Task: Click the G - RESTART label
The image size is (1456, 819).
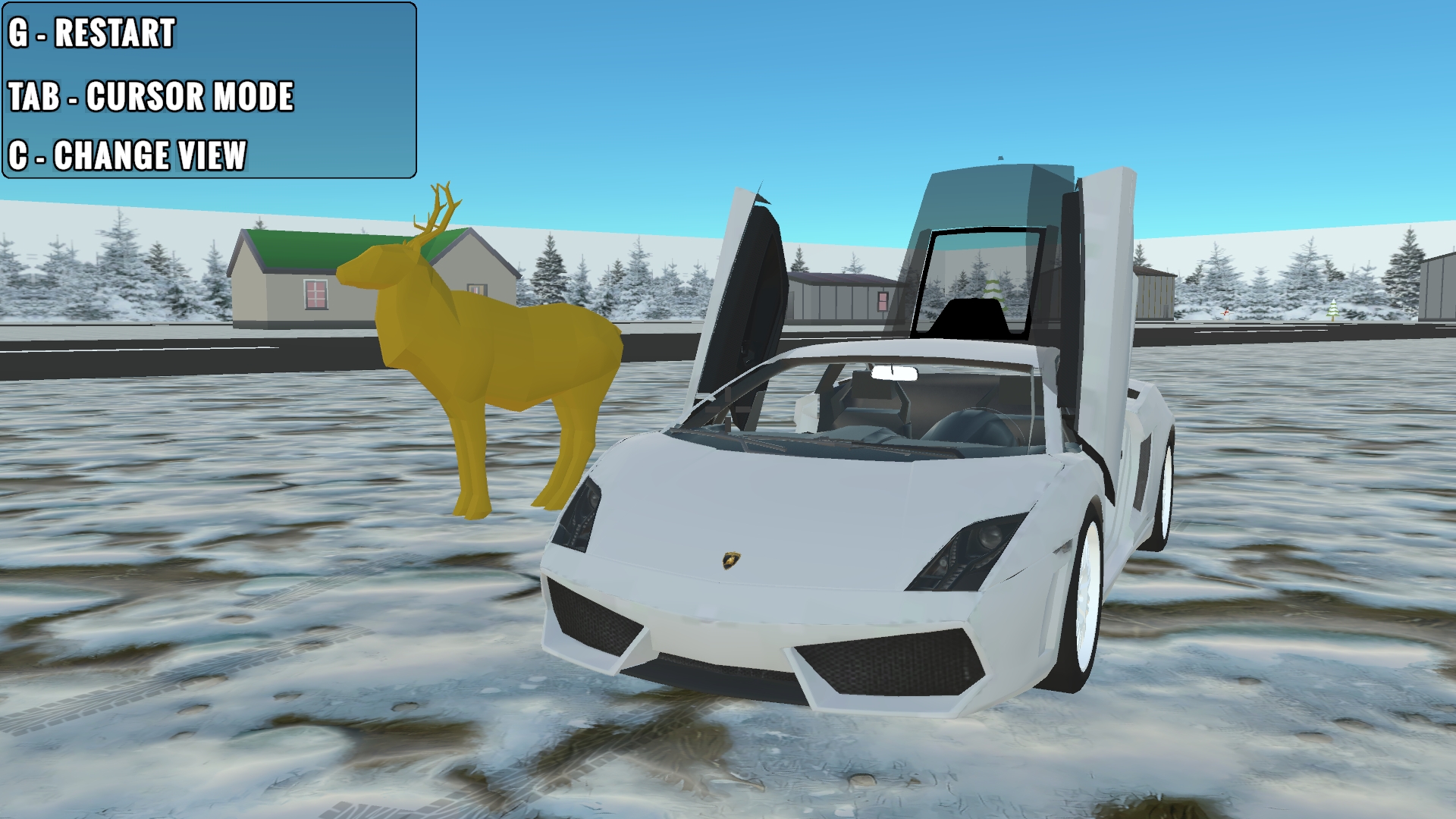Action: (91, 32)
